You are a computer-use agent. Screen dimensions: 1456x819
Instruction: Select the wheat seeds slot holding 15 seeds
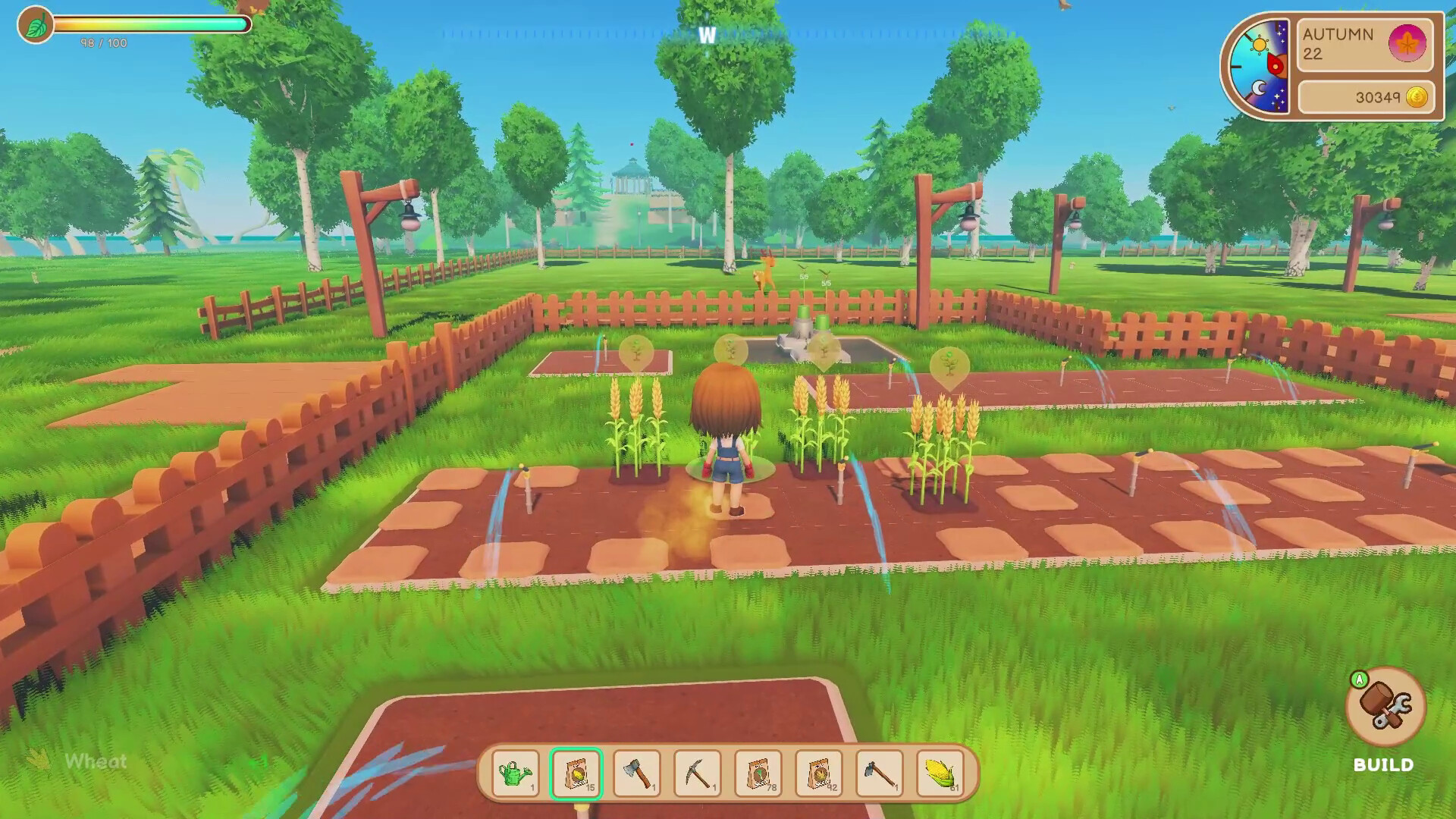[x=578, y=772]
